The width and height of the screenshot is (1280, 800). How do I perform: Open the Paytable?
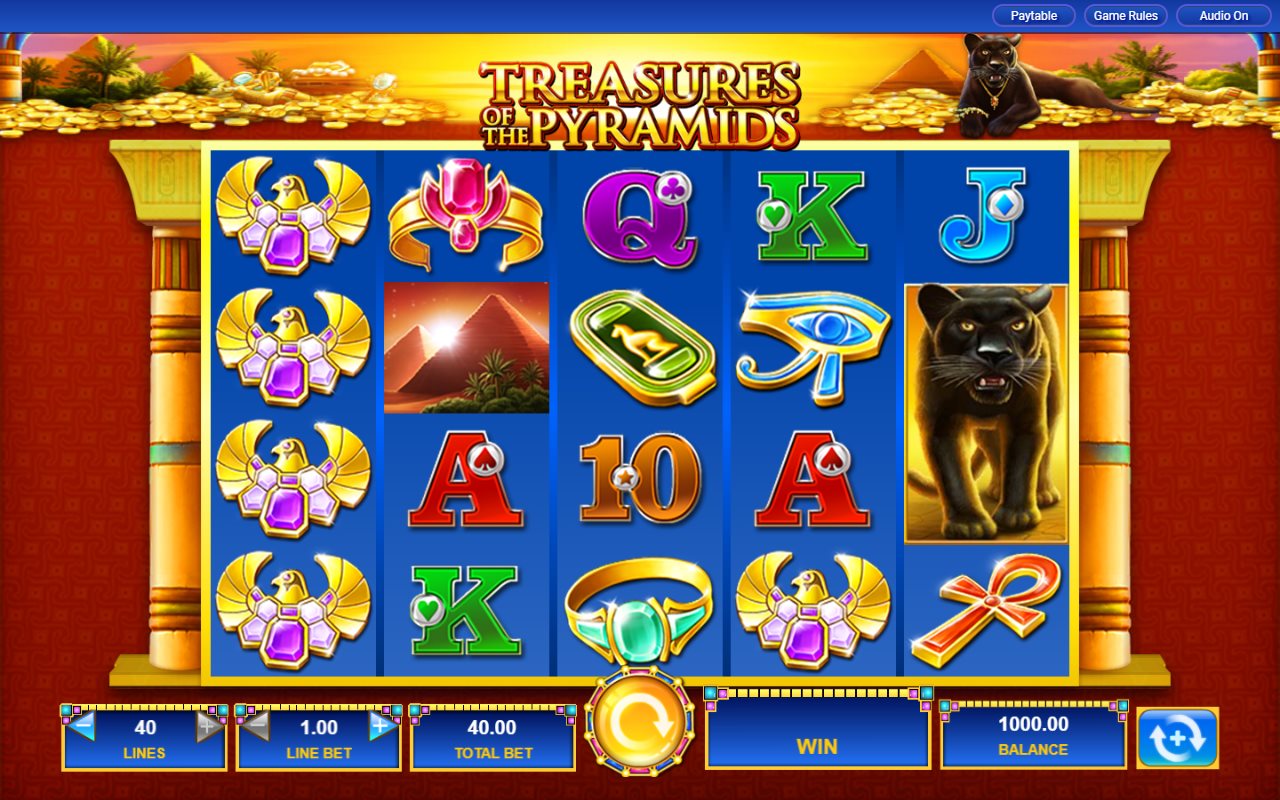tap(1033, 16)
